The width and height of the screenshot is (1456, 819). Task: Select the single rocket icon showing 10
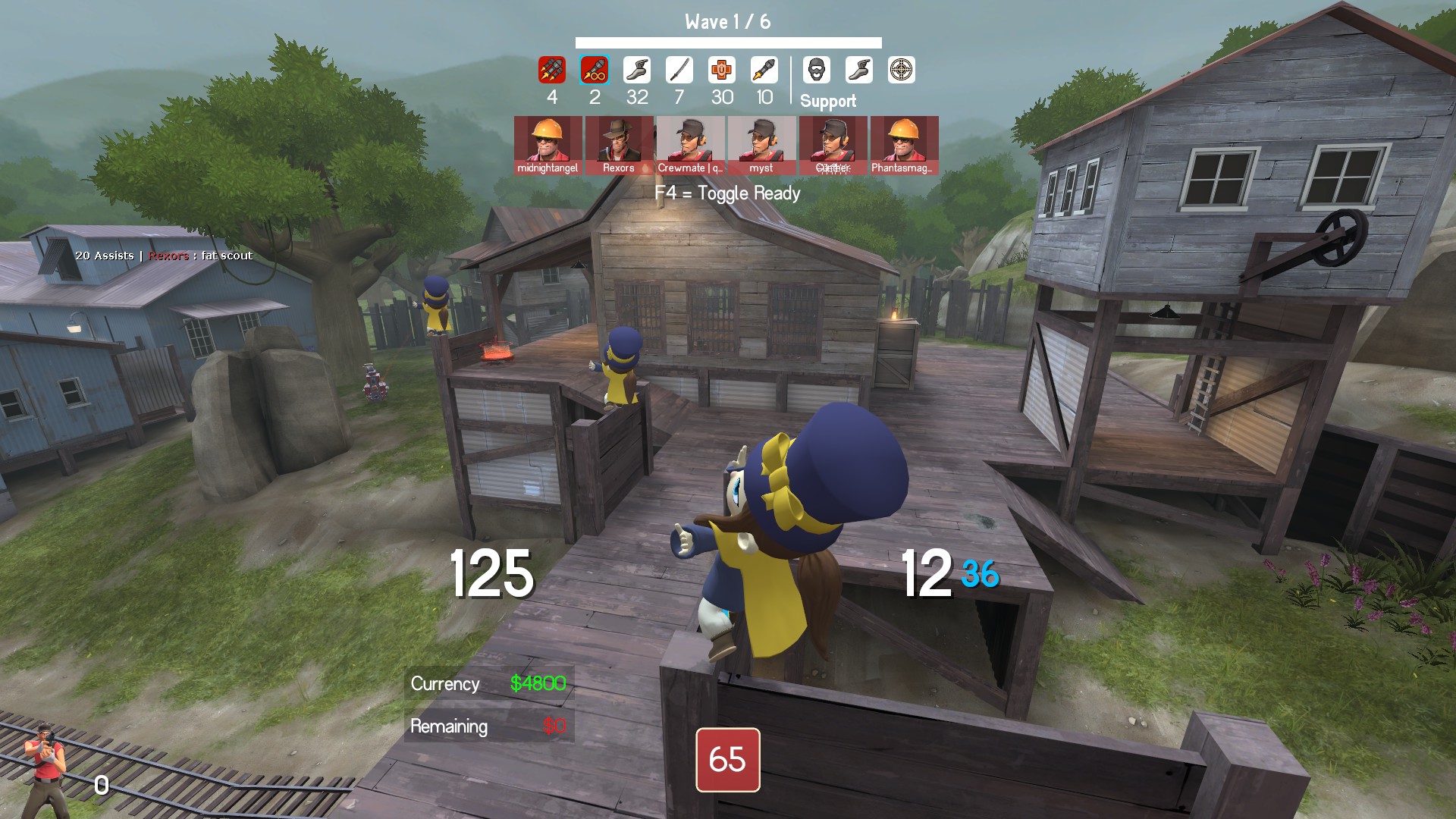click(764, 70)
